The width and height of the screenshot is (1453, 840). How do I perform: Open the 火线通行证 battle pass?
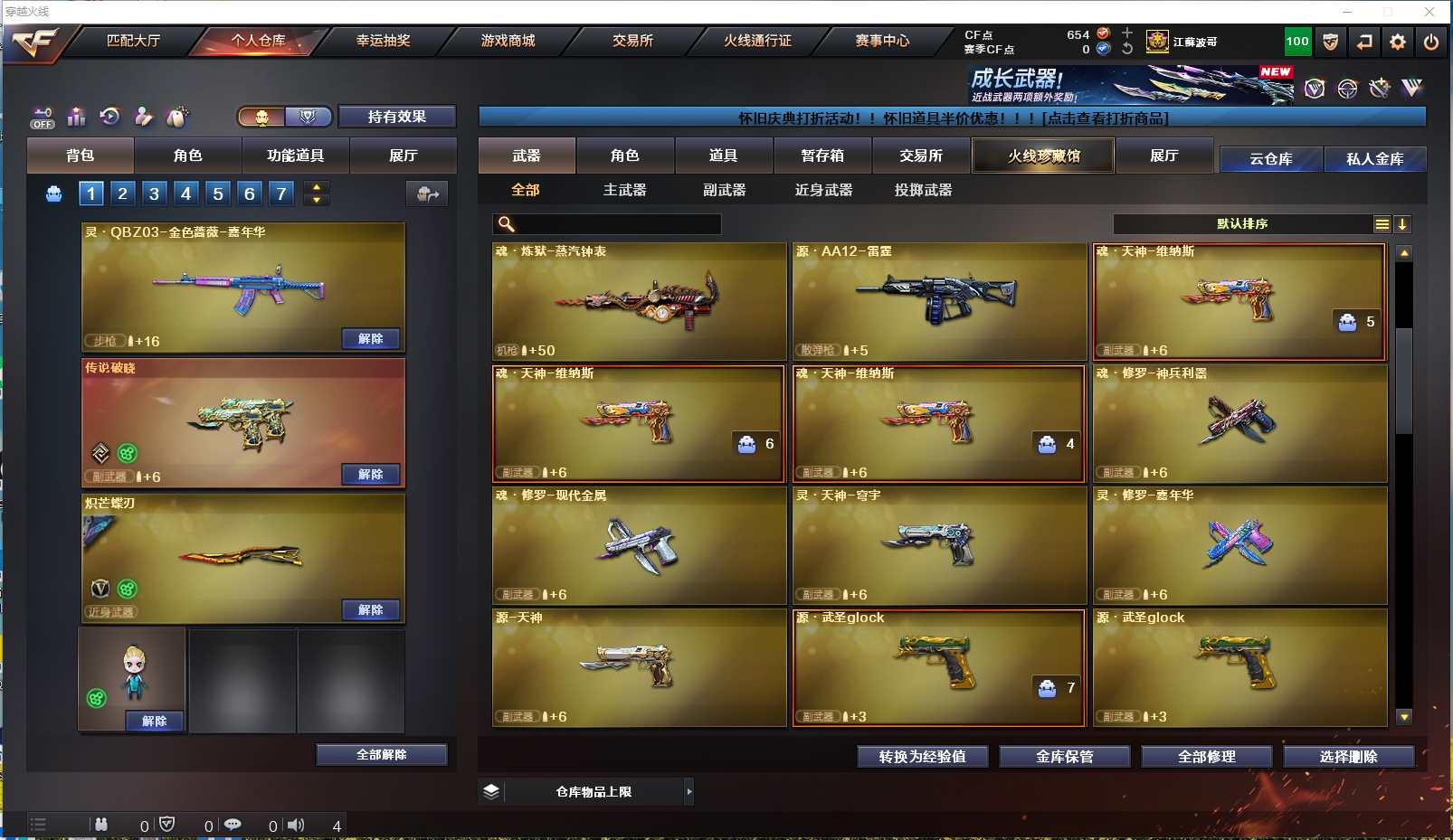(x=757, y=41)
